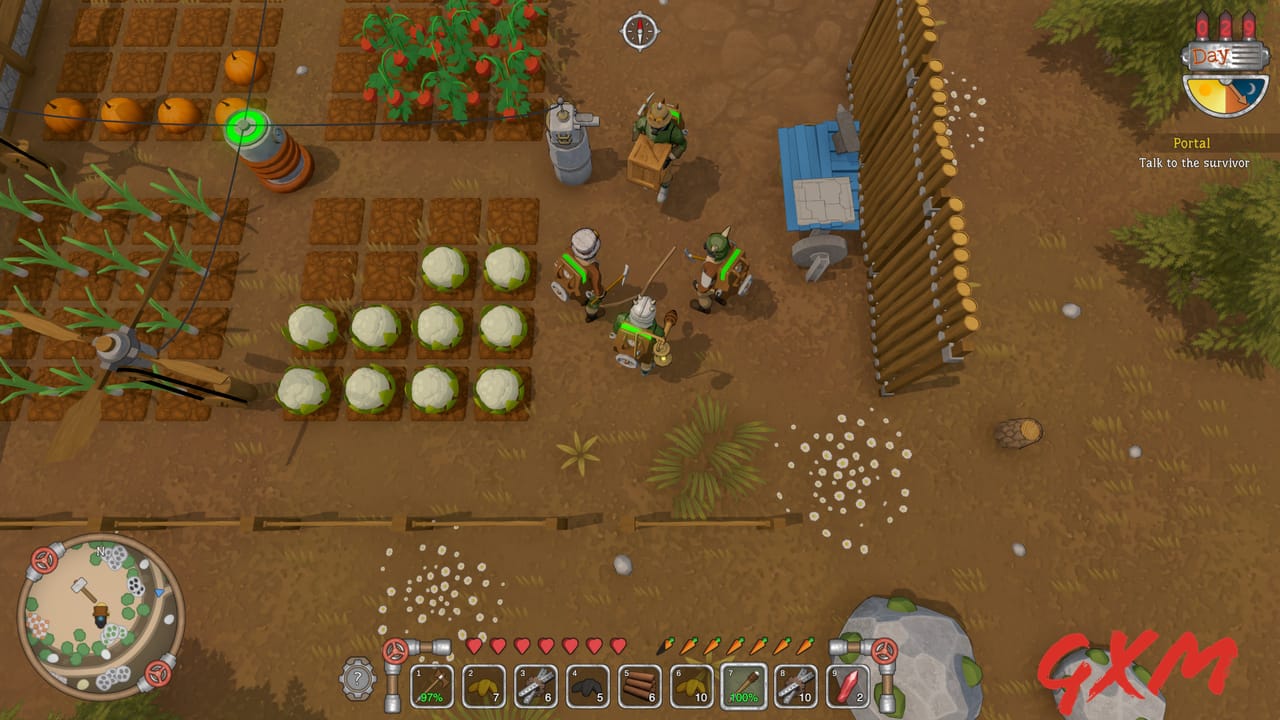Click a red valve wheel on the minimap frame

click(x=44, y=560)
